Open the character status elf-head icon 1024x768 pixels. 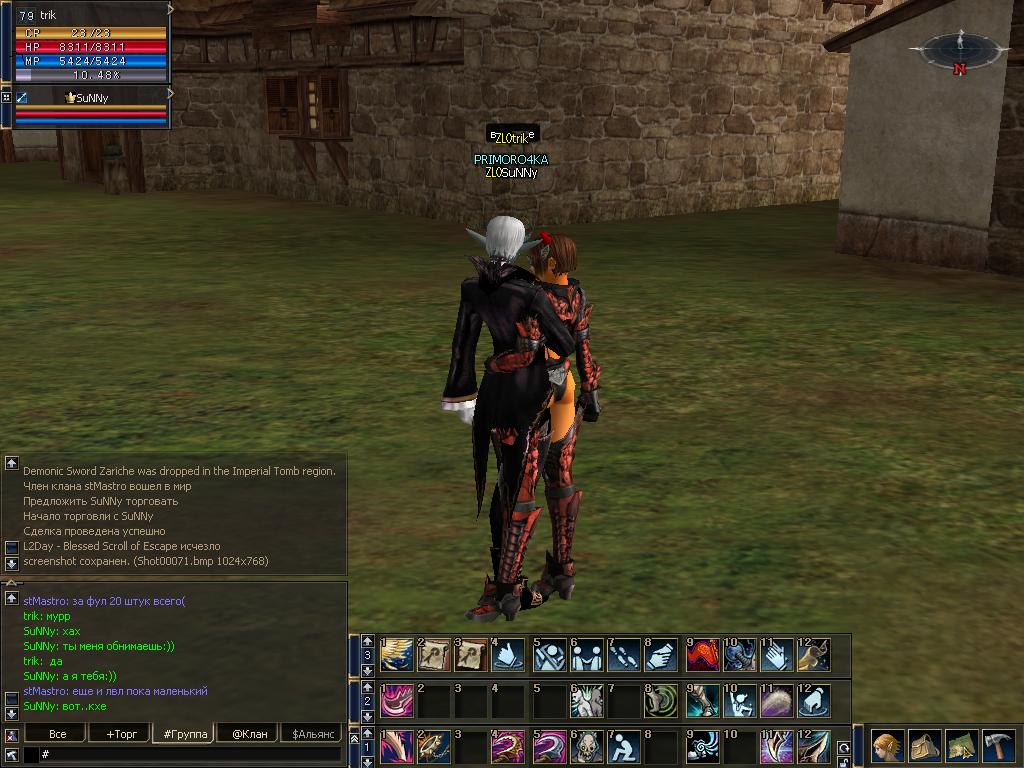(887, 746)
